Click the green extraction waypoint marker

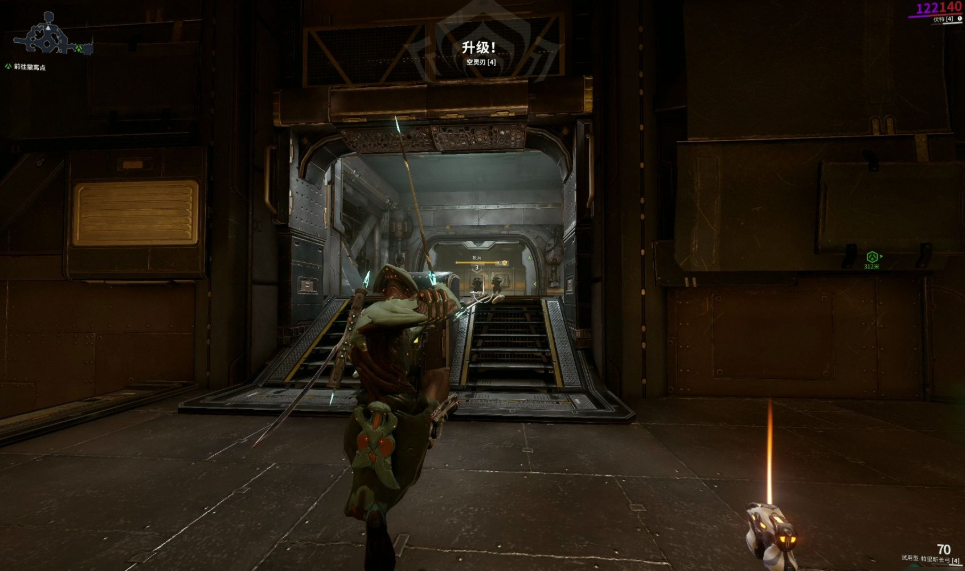tap(872, 257)
